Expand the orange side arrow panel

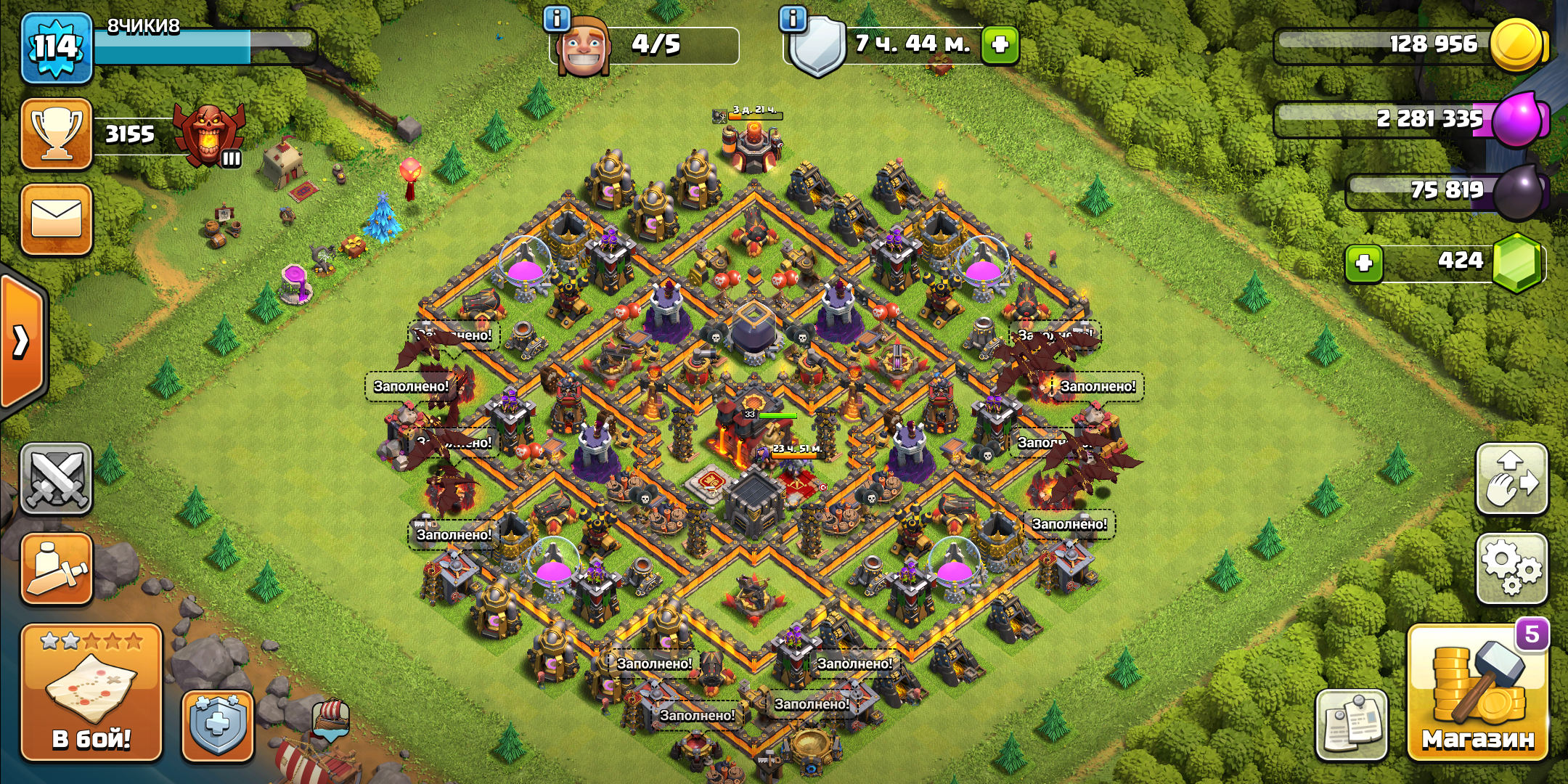point(22,341)
